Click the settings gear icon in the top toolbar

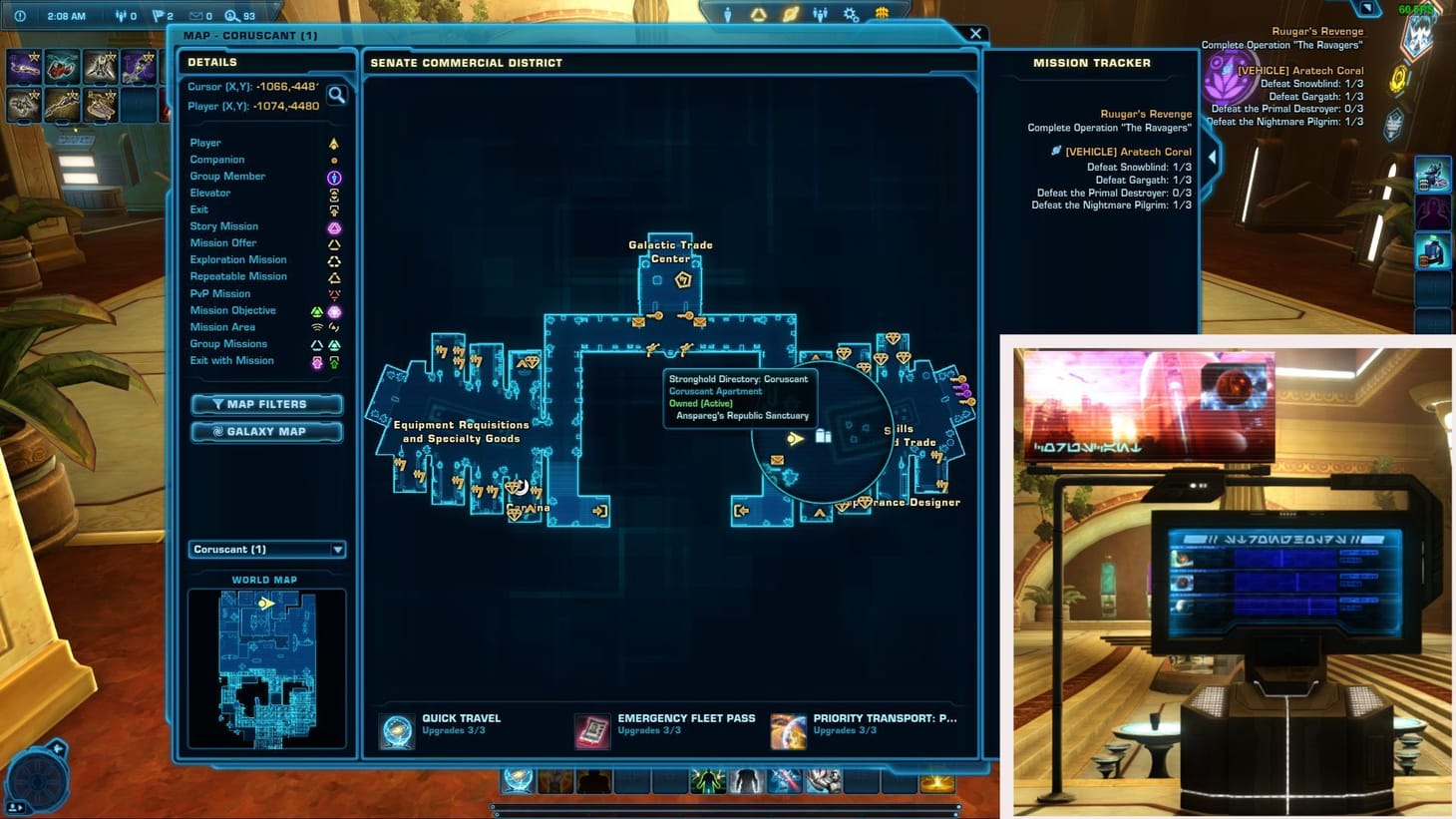(x=851, y=13)
